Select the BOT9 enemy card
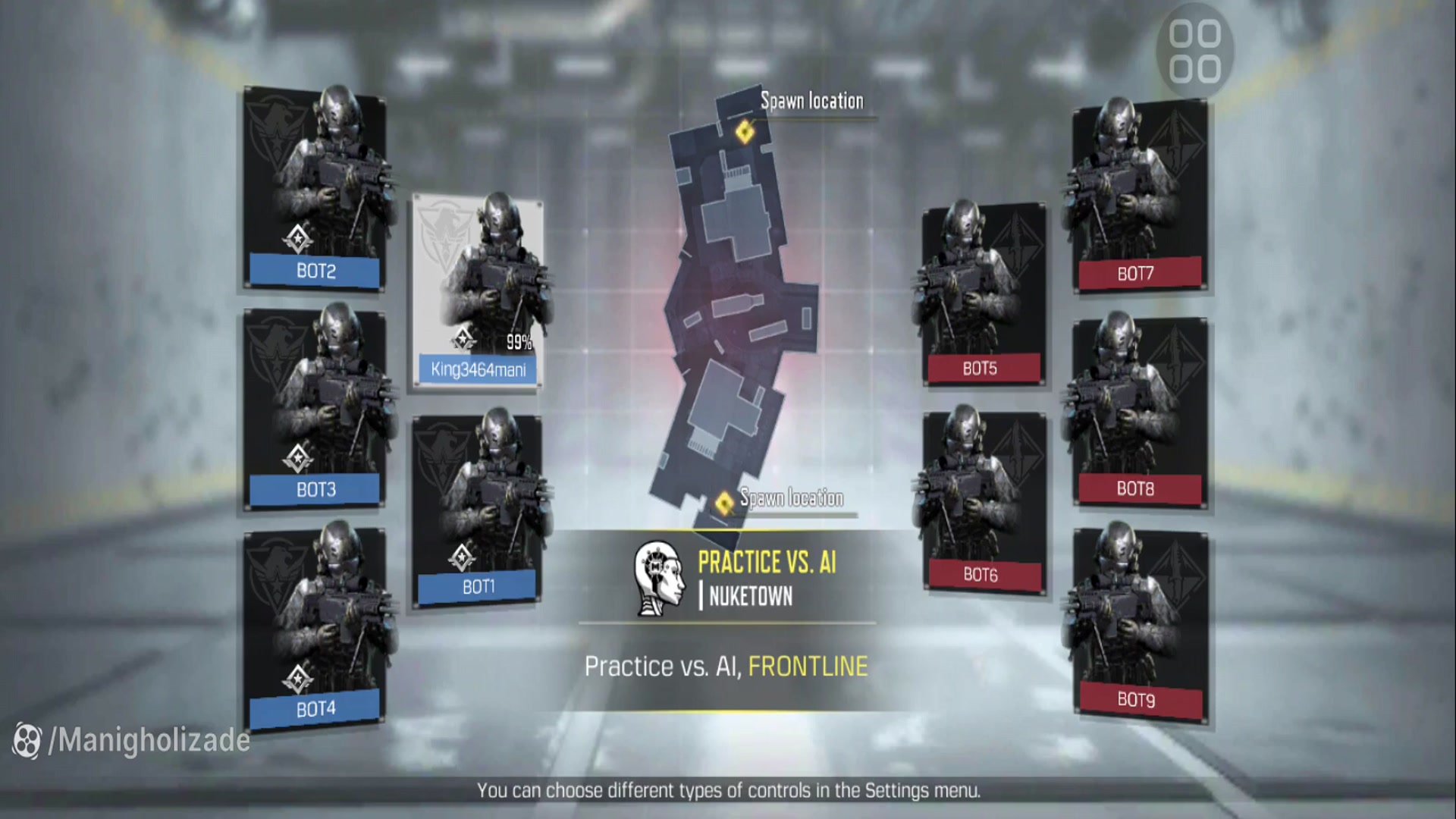 tap(1137, 623)
